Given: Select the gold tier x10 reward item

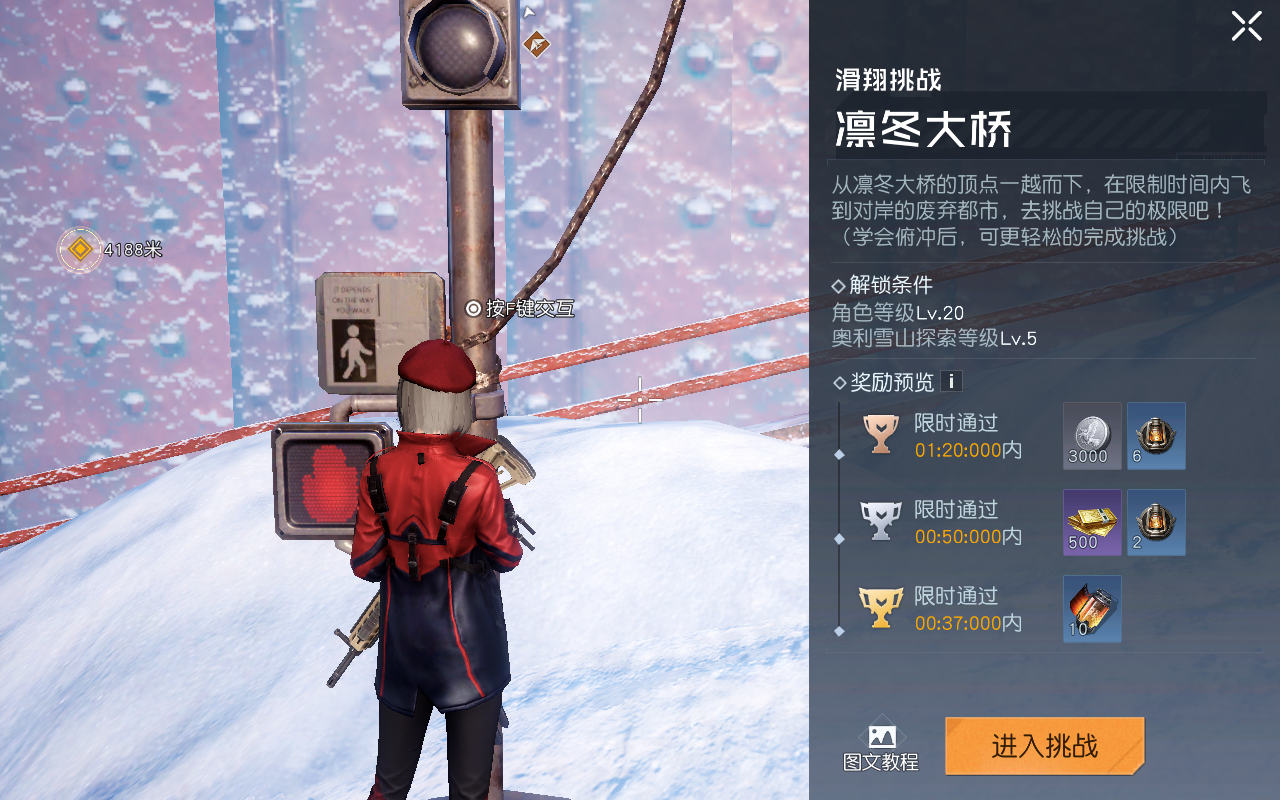Looking at the screenshot, I should click(1092, 608).
